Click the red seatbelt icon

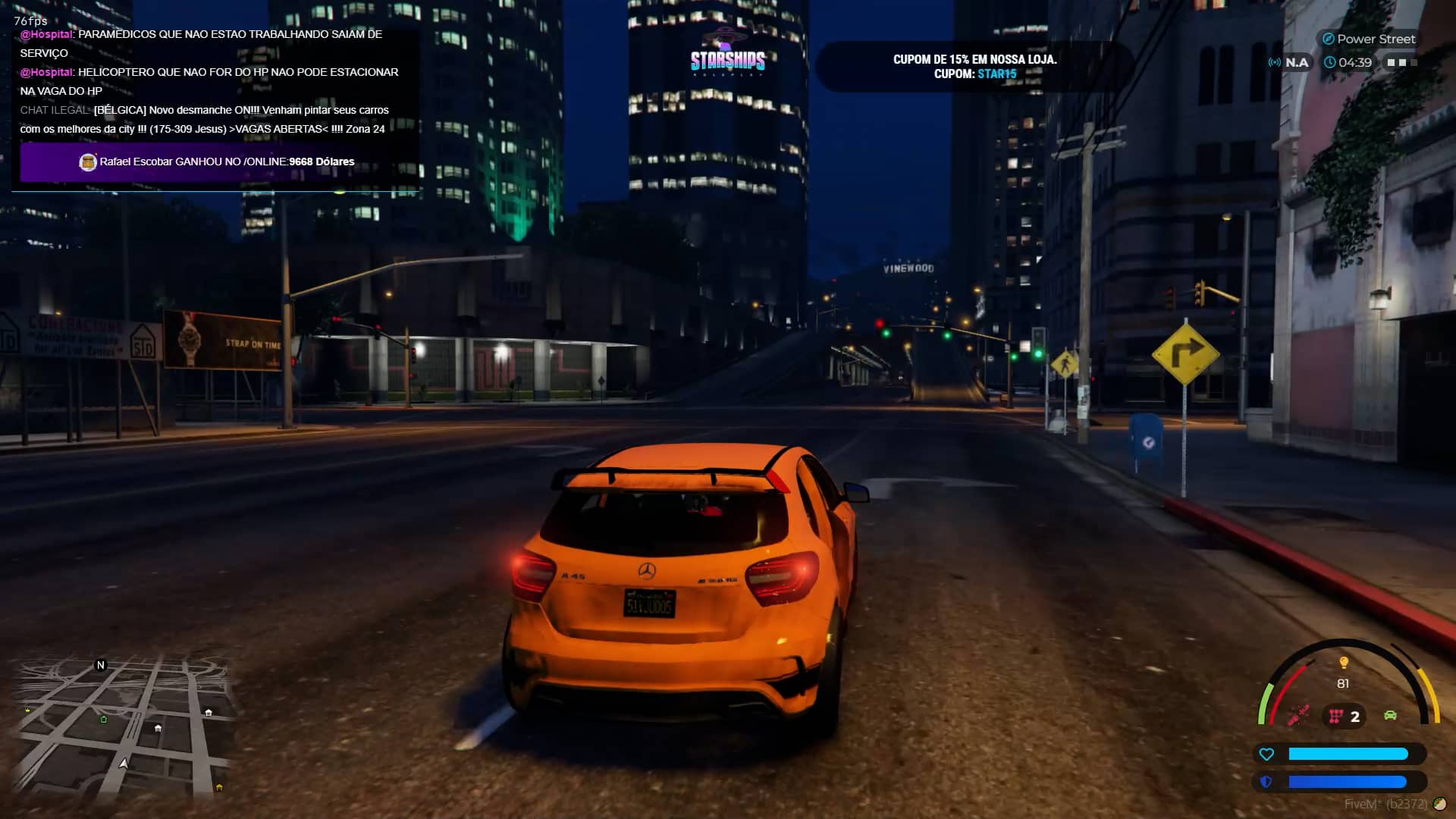pyautogui.click(x=1298, y=715)
